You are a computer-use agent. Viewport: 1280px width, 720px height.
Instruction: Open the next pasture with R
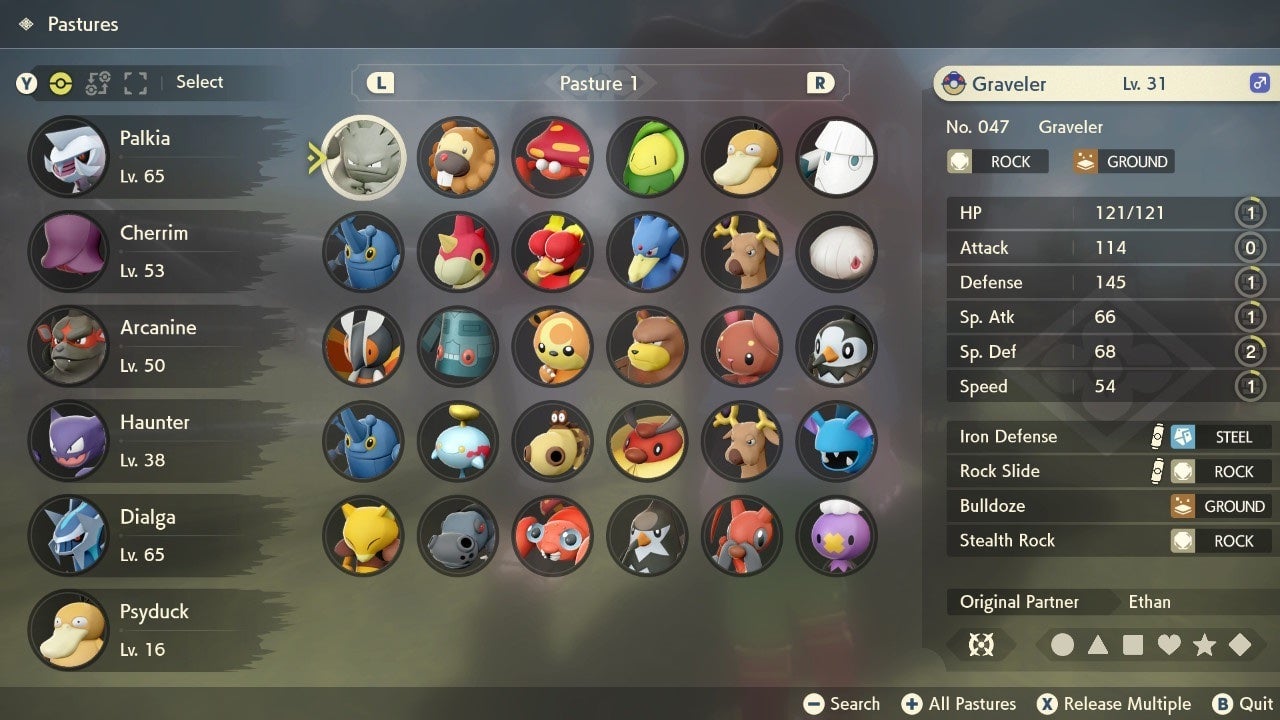coord(820,83)
